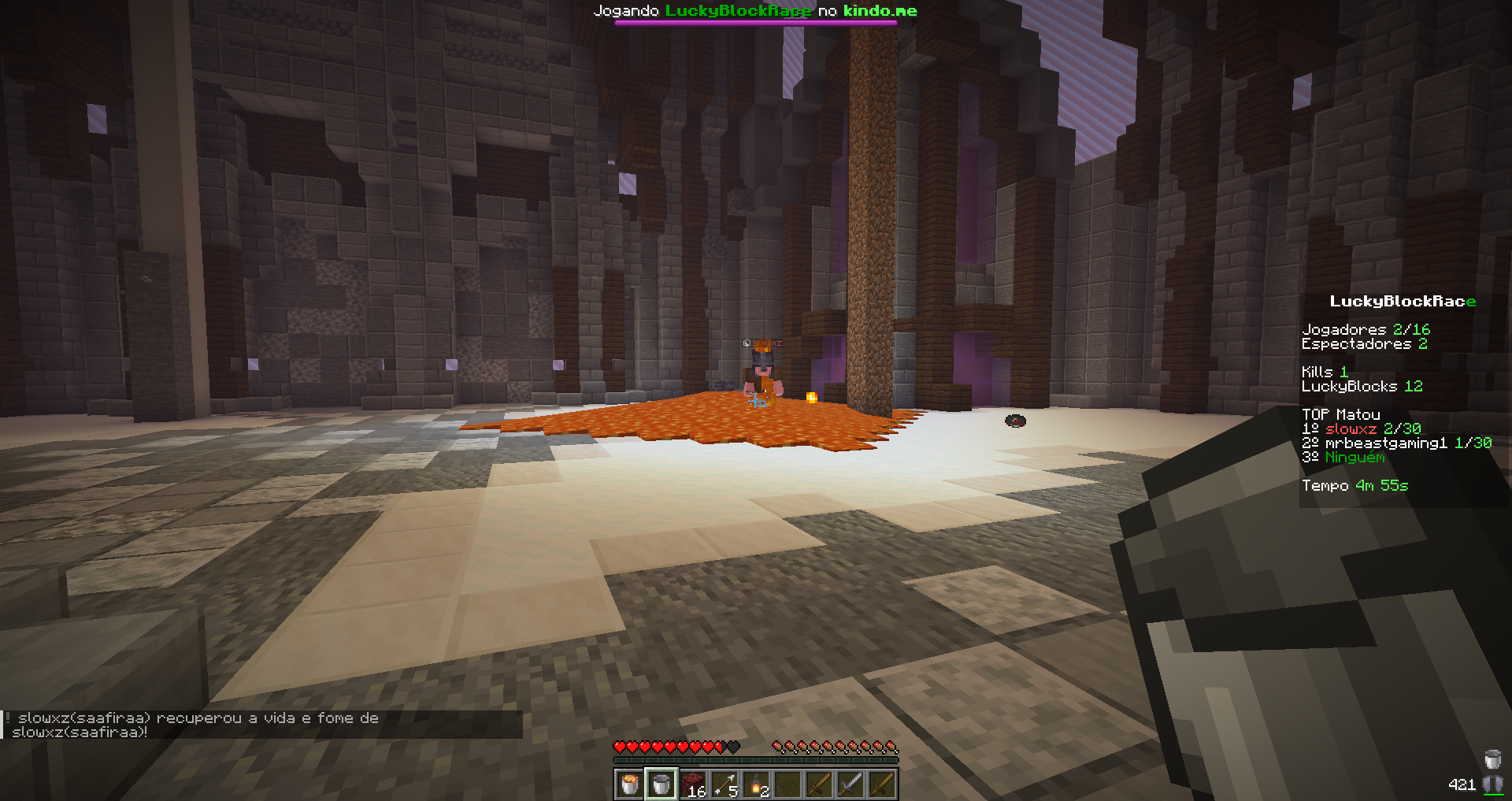Equip the iron sword from the hotbar
The height and width of the screenshot is (801, 1512).
coord(850,784)
